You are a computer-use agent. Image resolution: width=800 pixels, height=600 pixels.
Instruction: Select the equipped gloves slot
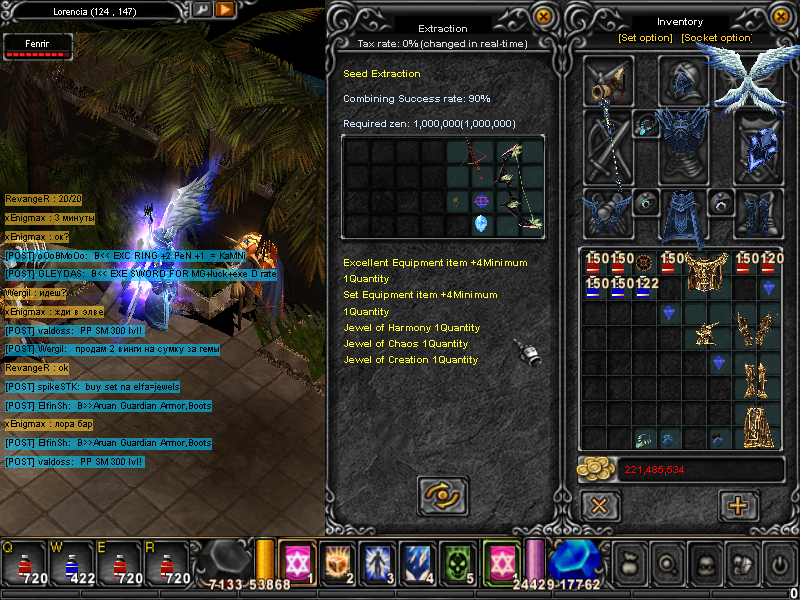coord(608,212)
